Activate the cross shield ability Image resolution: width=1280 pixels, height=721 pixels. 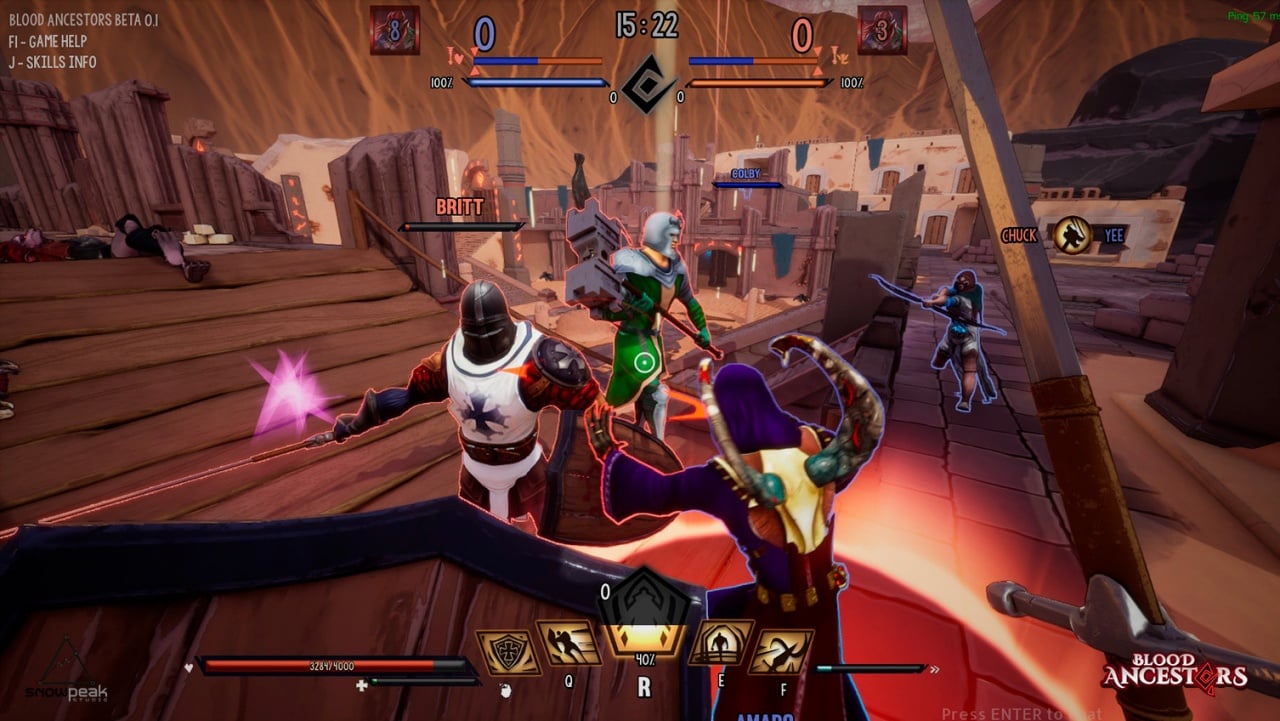[x=508, y=651]
